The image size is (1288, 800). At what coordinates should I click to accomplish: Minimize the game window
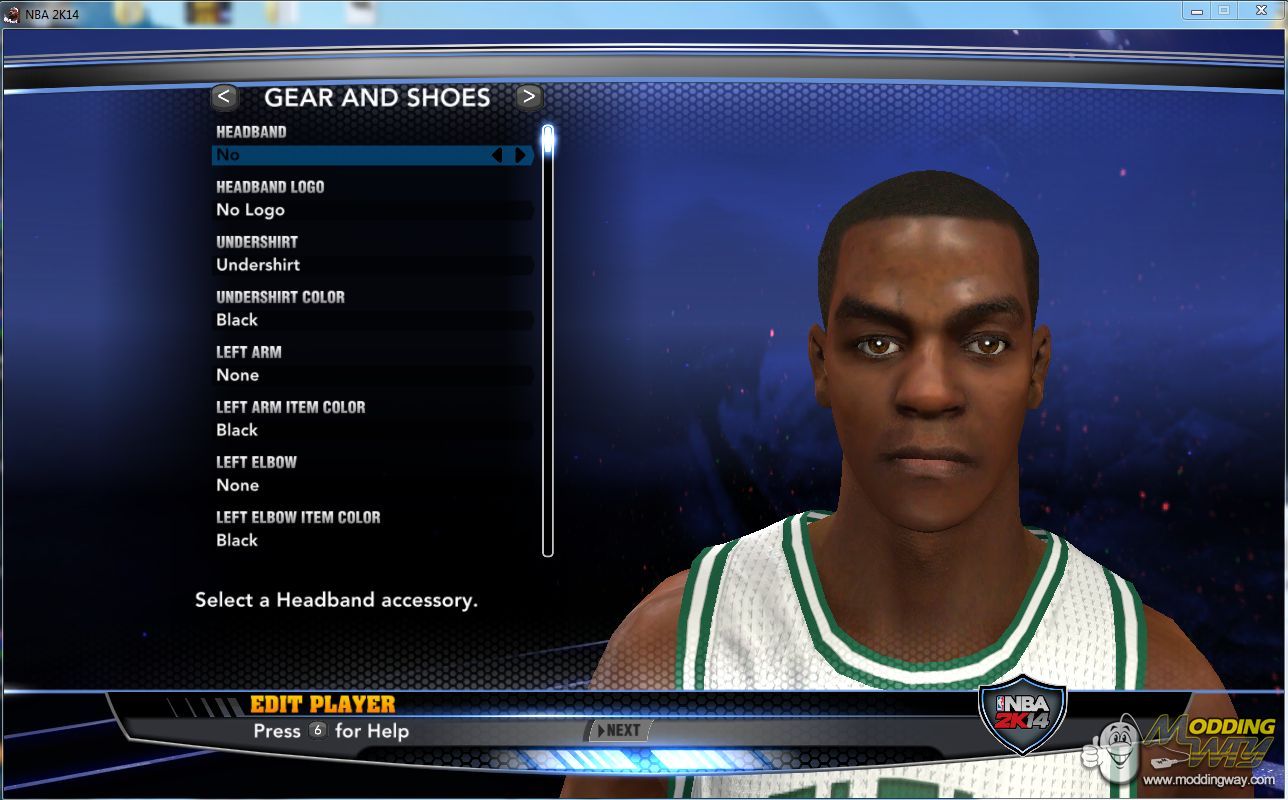click(1196, 10)
